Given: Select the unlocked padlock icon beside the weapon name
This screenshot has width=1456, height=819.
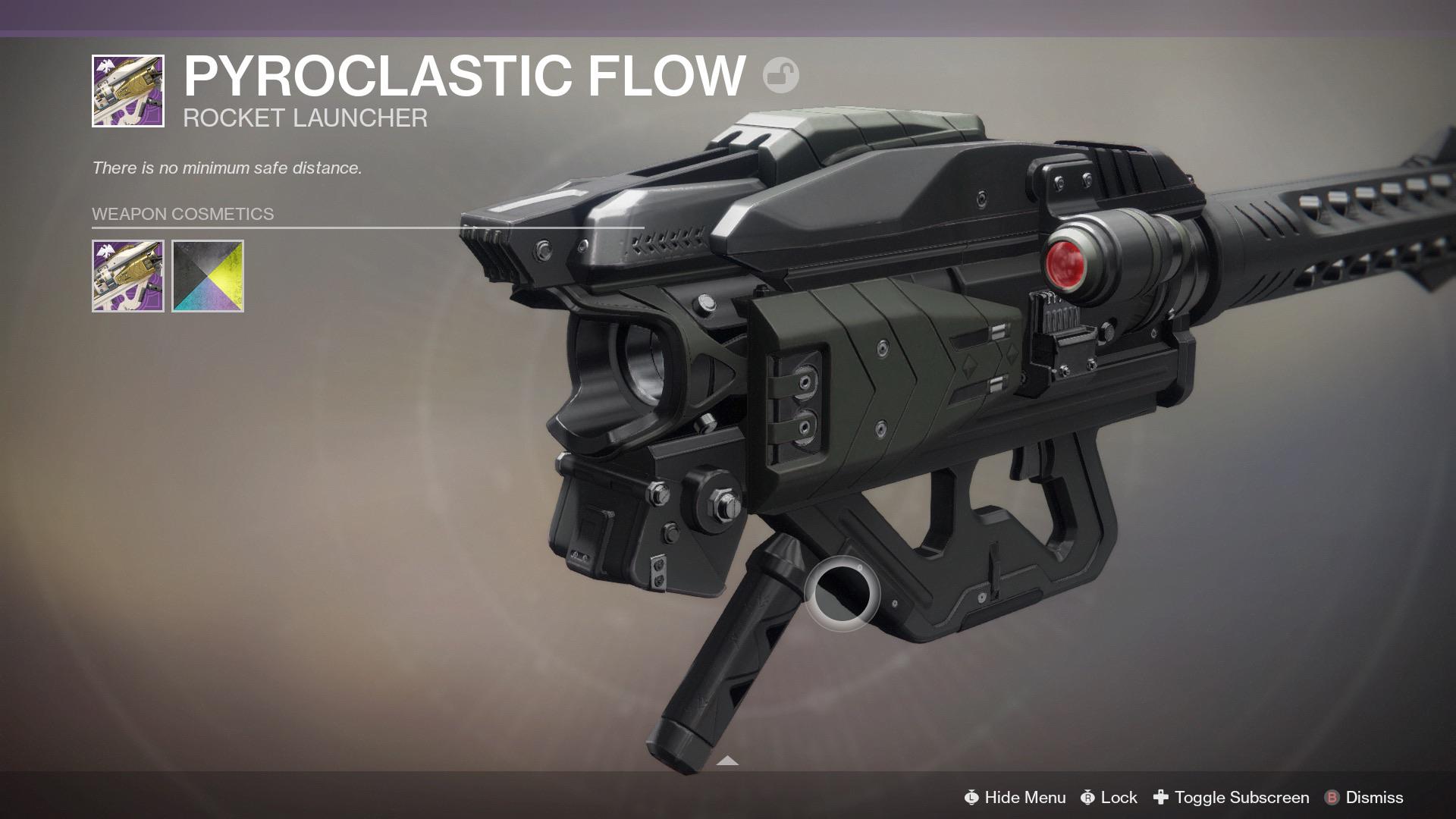Looking at the screenshot, I should [x=783, y=74].
